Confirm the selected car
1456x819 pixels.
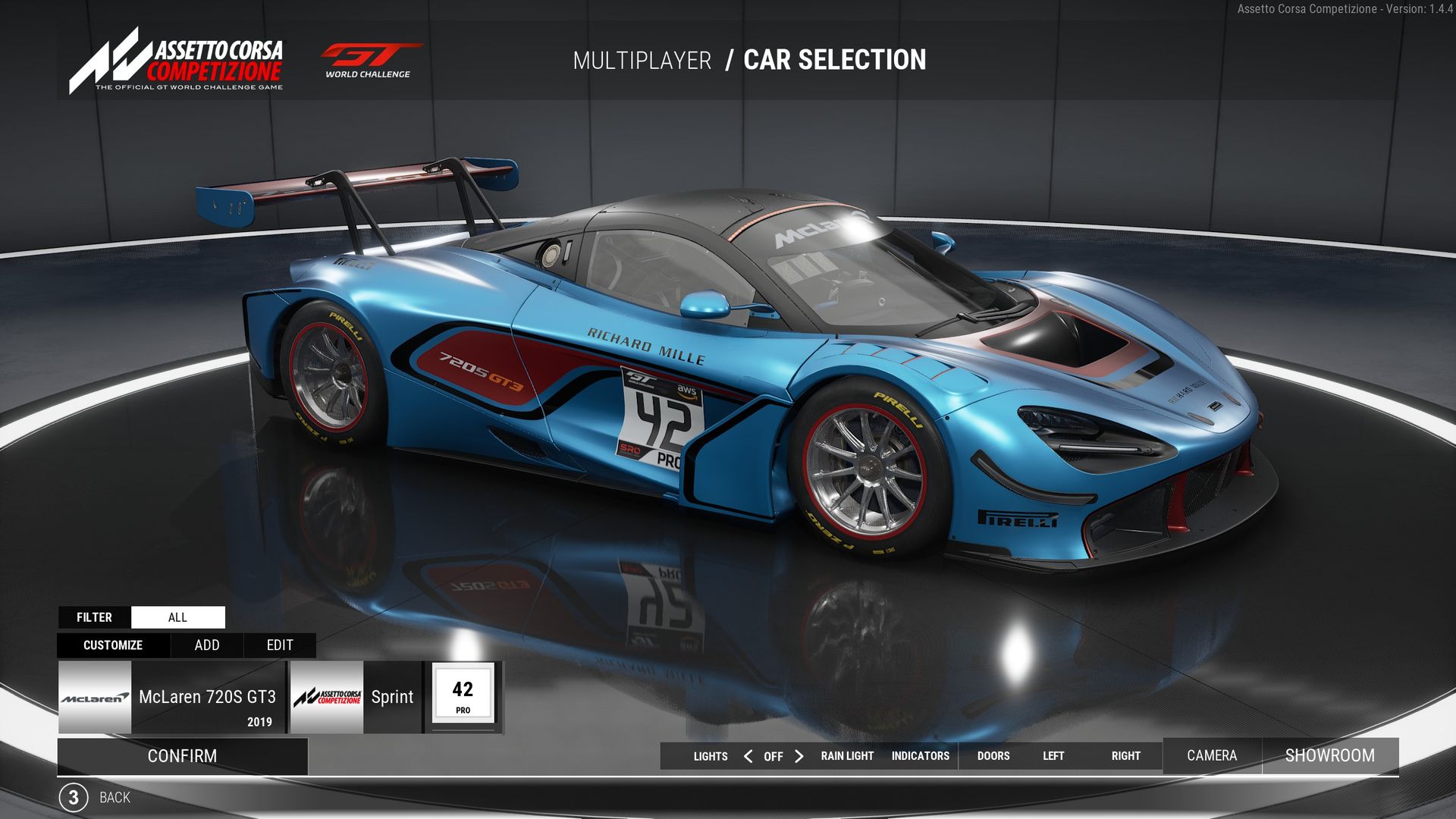click(182, 756)
